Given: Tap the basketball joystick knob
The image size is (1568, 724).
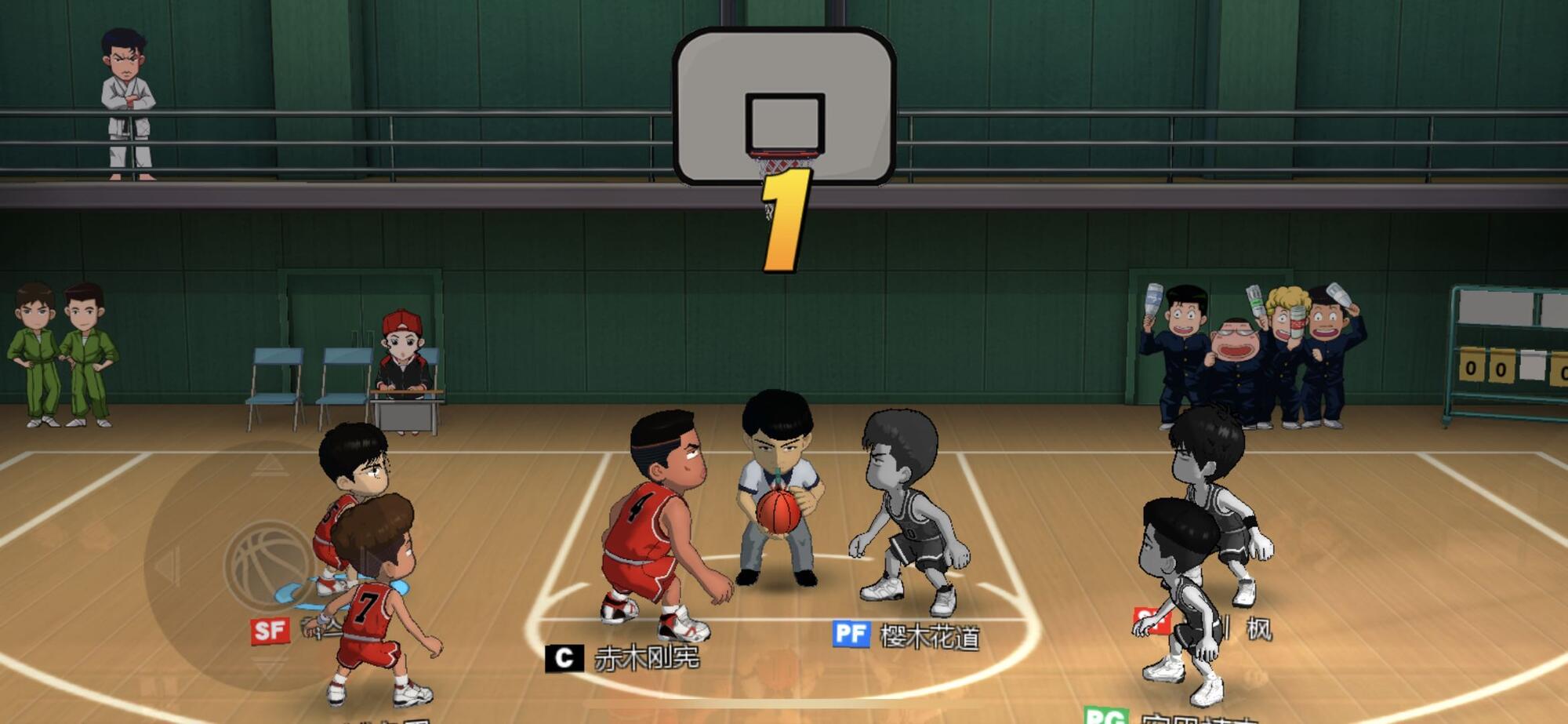Looking at the screenshot, I should click(x=269, y=564).
